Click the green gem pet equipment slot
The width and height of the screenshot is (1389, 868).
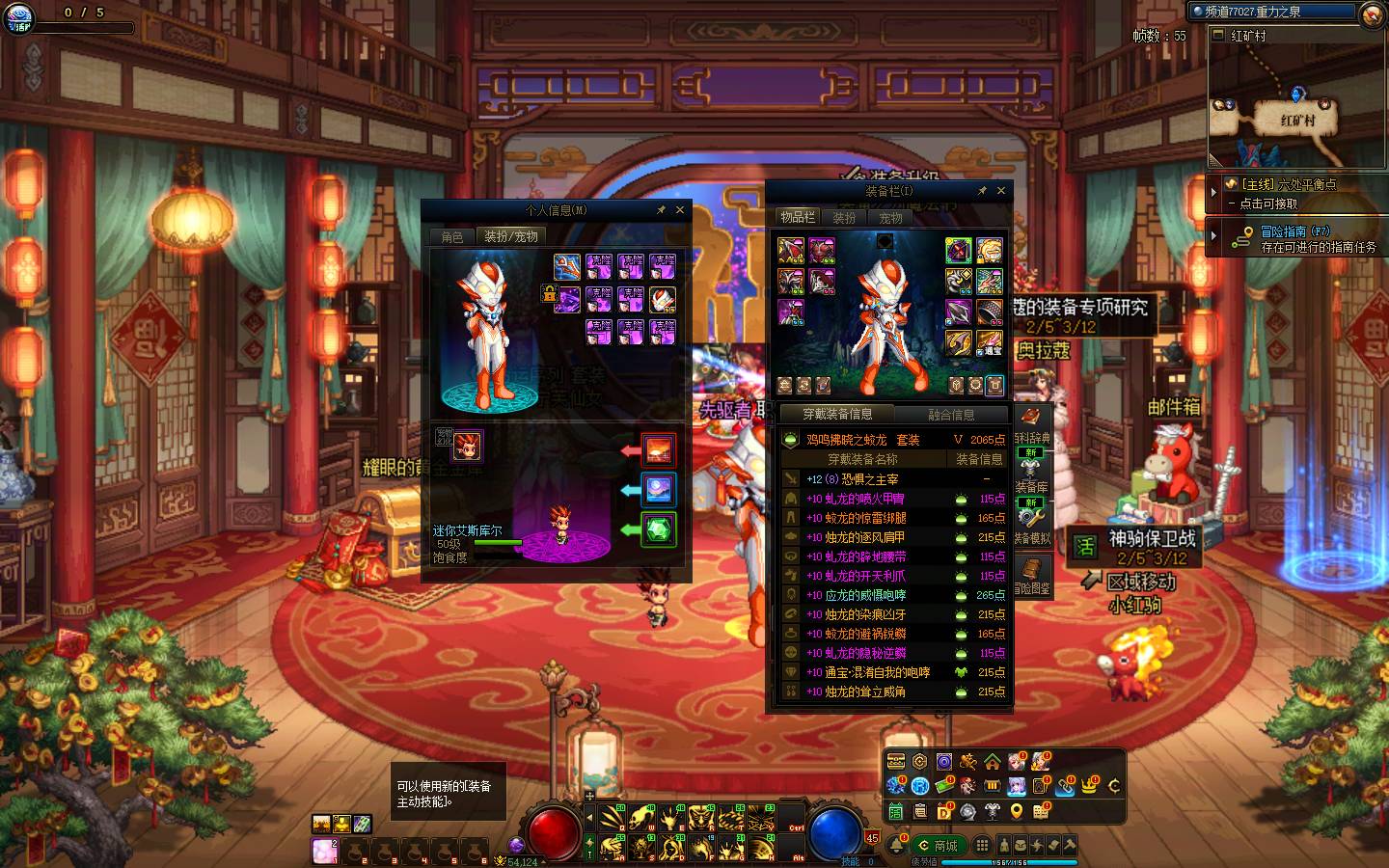659,529
